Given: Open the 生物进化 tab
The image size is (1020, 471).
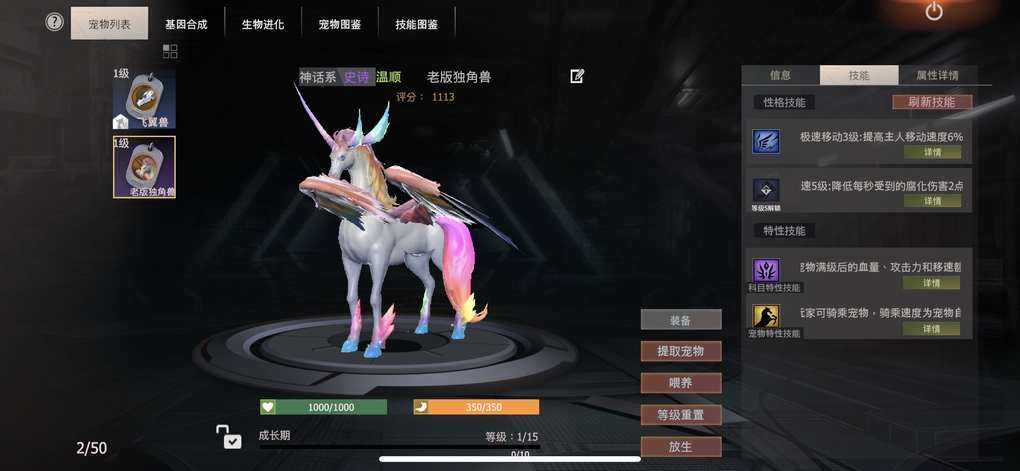Looking at the screenshot, I should 262,24.
